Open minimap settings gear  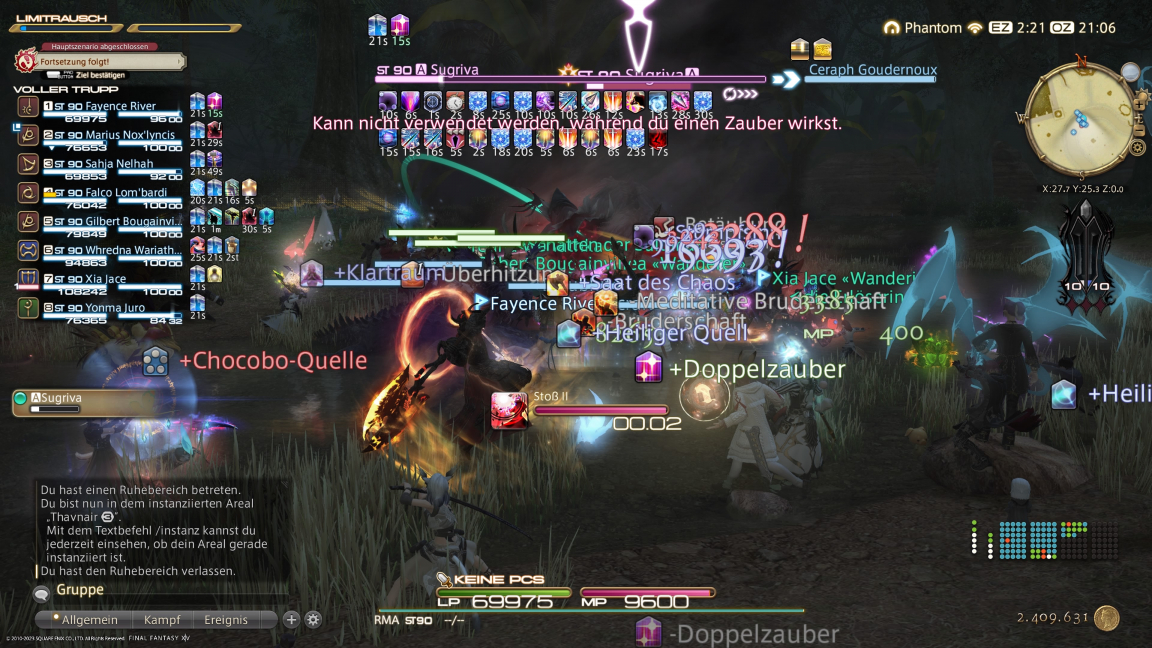click(x=1138, y=148)
